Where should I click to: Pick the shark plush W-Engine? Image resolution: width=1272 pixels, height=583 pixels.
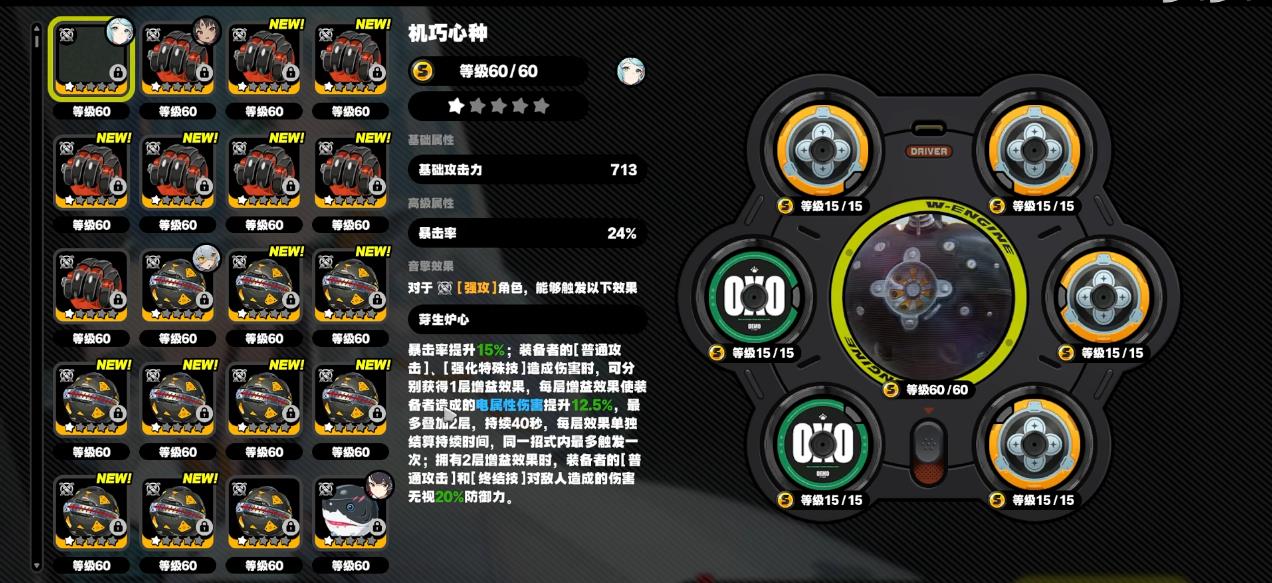coord(350,513)
